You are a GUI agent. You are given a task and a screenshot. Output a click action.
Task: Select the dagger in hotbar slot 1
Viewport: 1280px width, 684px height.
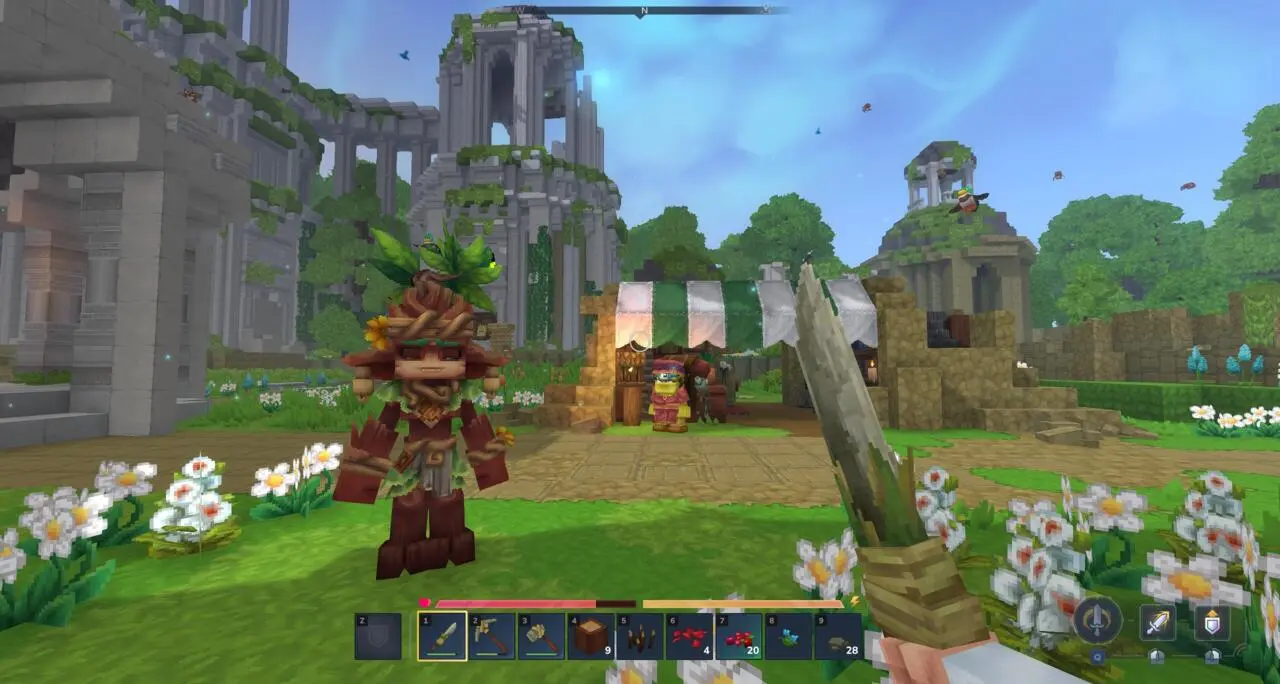pos(442,636)
